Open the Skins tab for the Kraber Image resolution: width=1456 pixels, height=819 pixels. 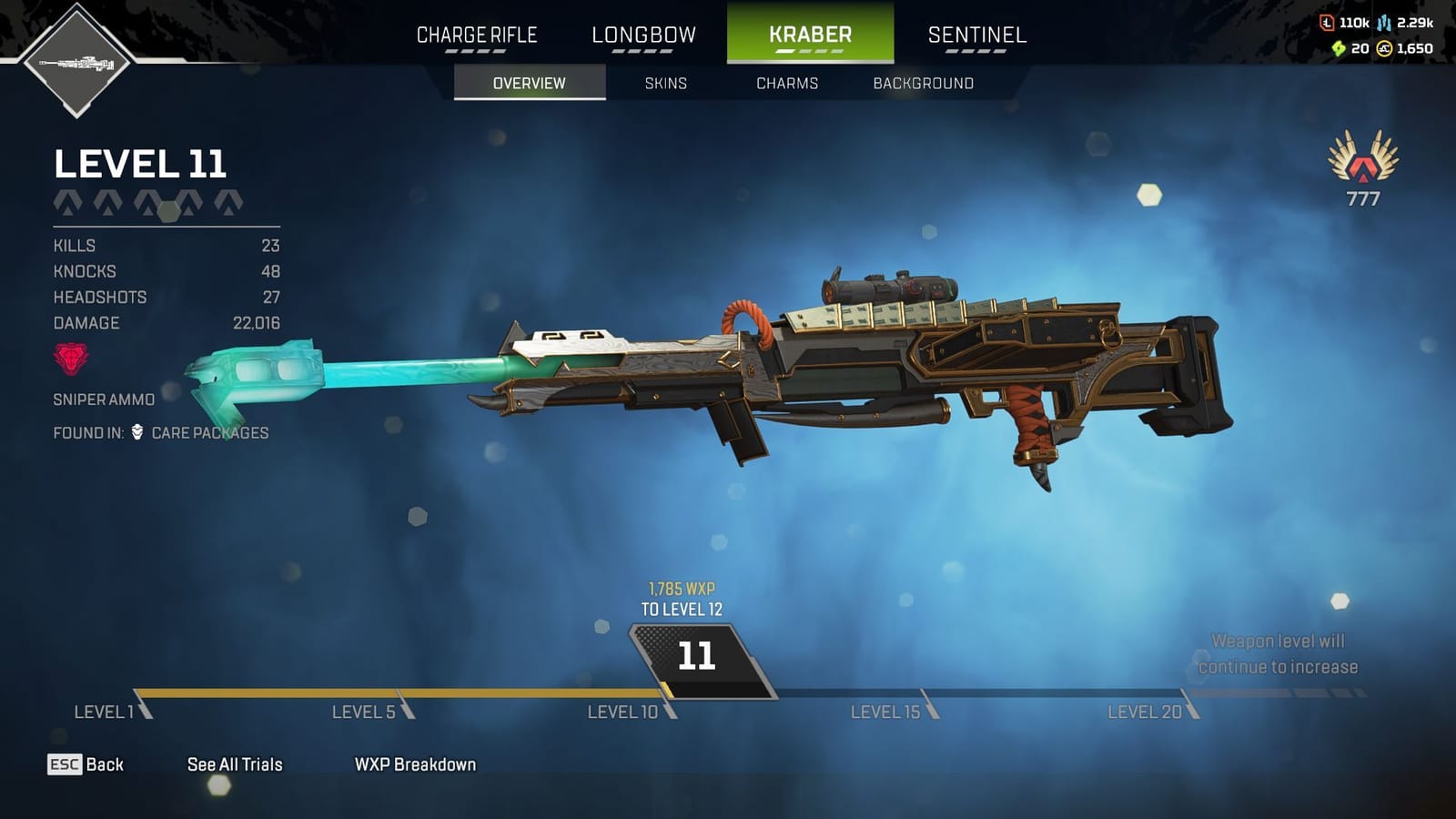tap(664, 83)
